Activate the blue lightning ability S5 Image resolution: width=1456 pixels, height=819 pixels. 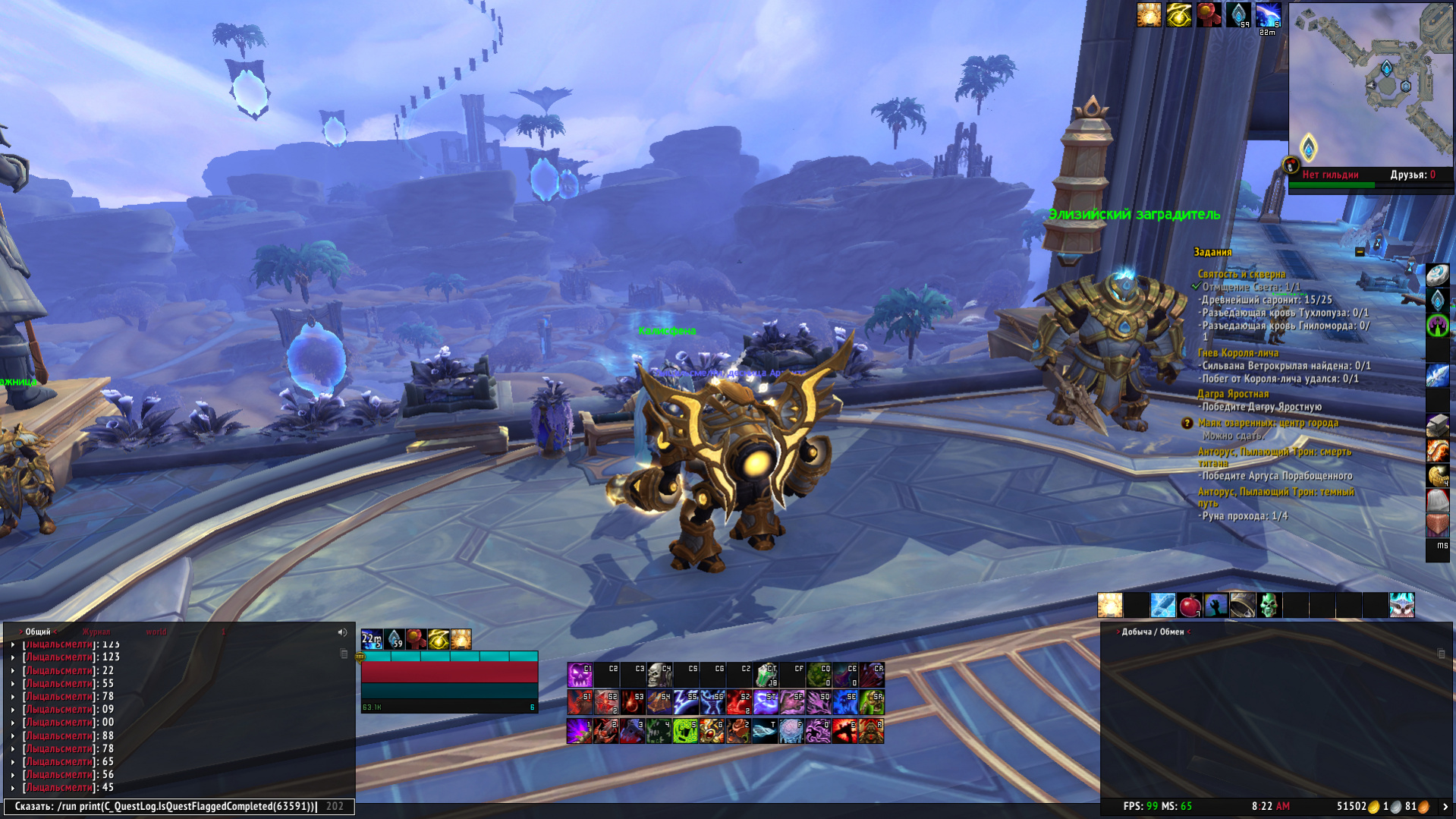click(x=686, y=703)
